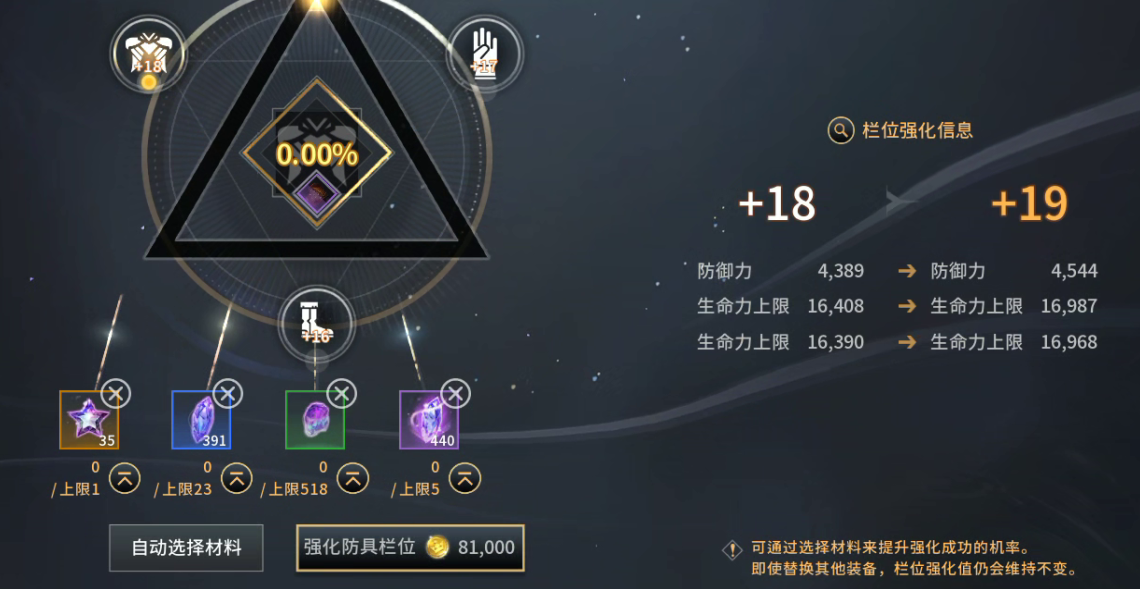Click the 自动选择材料 auto-select button
Viewport: 1140px width, 589px height.
tap(186, 548)
